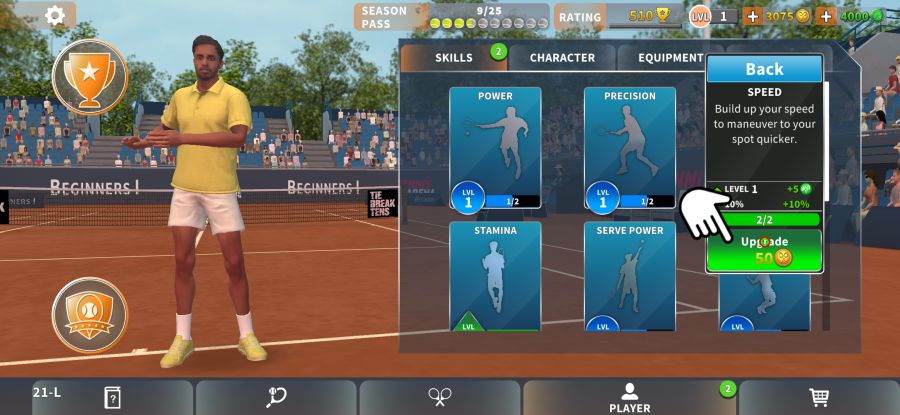Open the crossed rackets tab
Image resolution: width=900 pixels, height=415 pixels.
tap(439, 397)
